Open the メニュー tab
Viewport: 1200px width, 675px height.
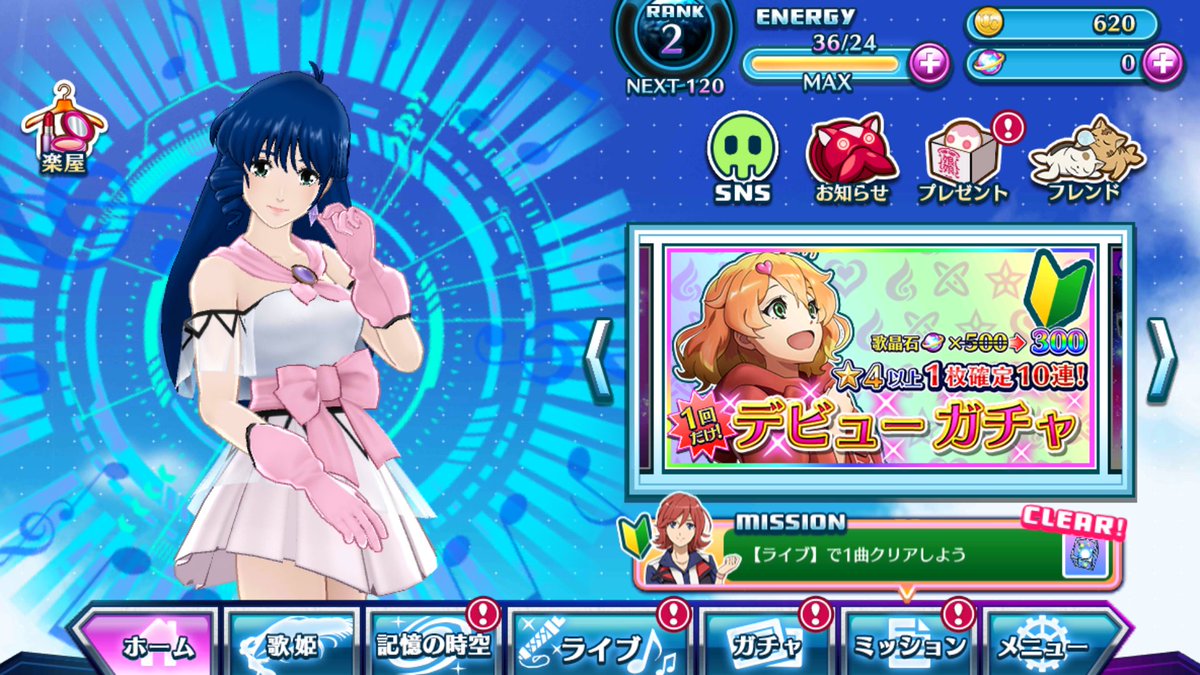point(1052,646)
